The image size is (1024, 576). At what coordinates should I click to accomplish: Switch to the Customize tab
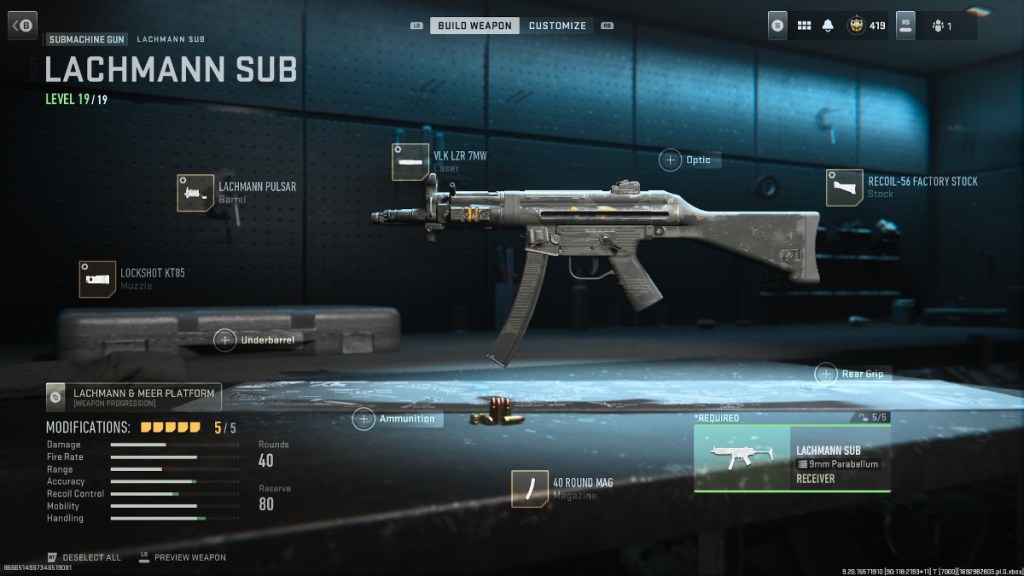557,25
